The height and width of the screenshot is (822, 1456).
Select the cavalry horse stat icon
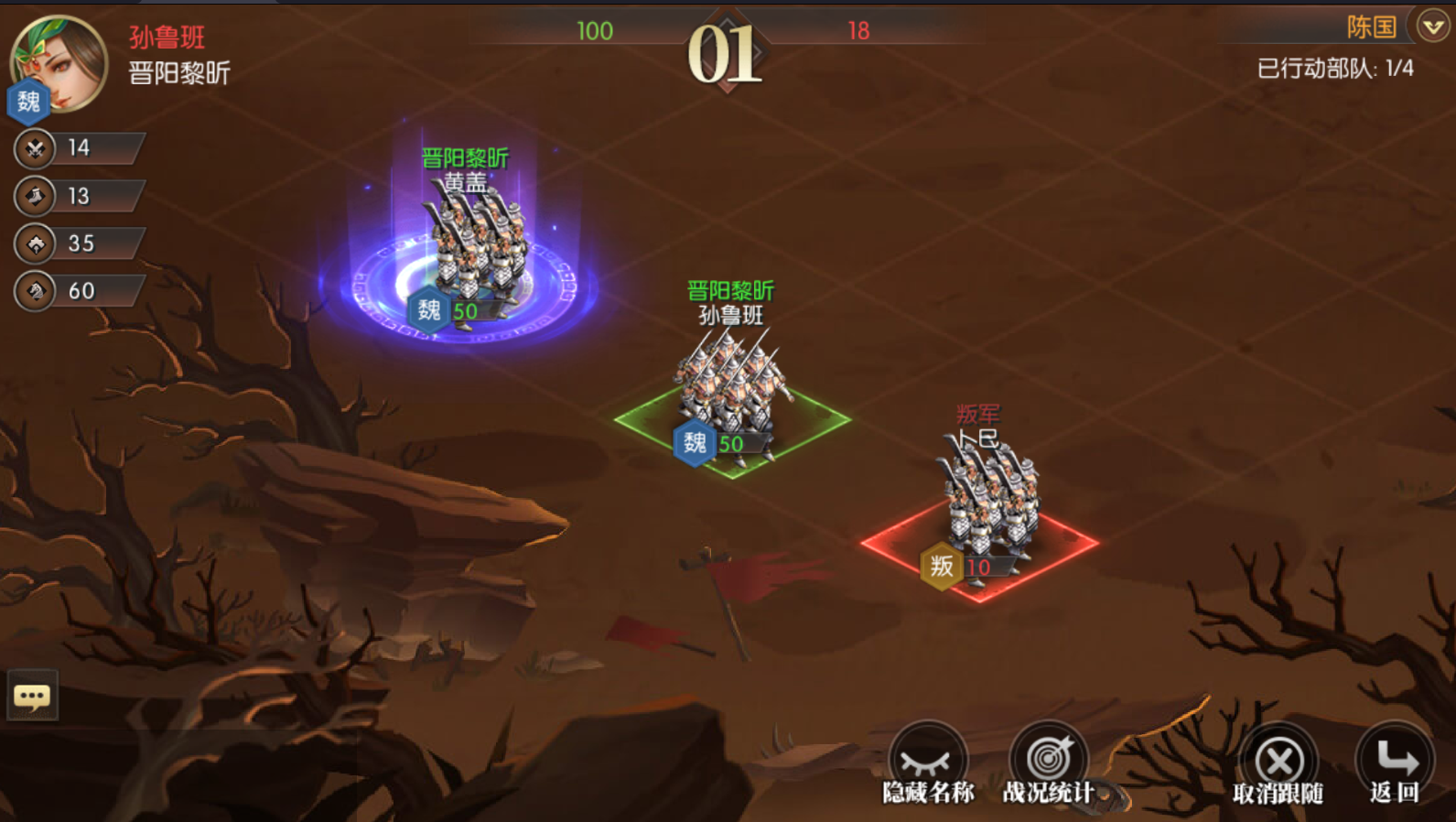(x=33, y=291)
